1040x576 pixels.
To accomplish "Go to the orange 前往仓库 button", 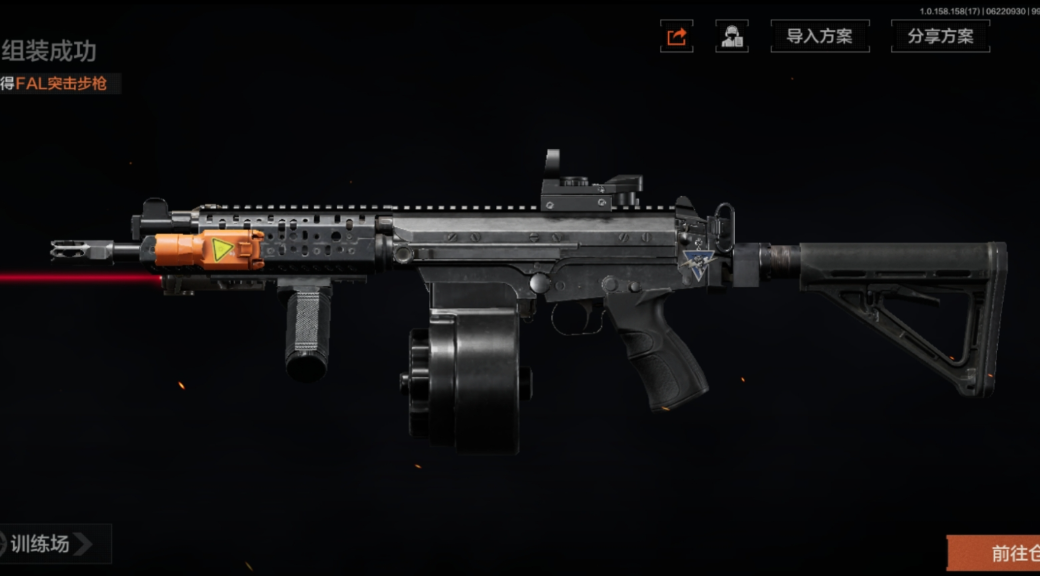I will pyautogui.click(x=996, y=553).
